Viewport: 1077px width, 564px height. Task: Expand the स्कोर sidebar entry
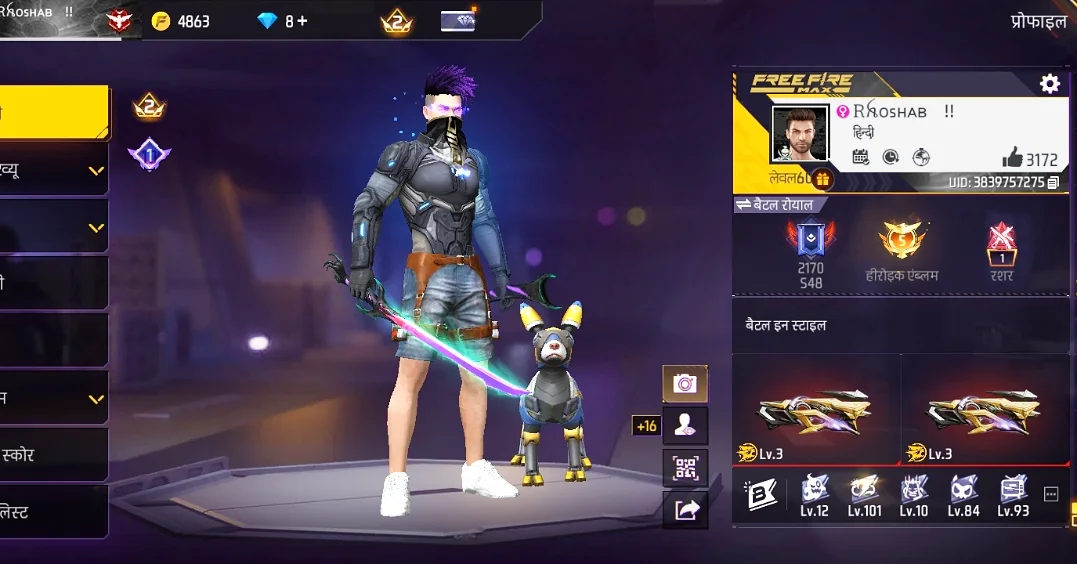click(54, 455)
